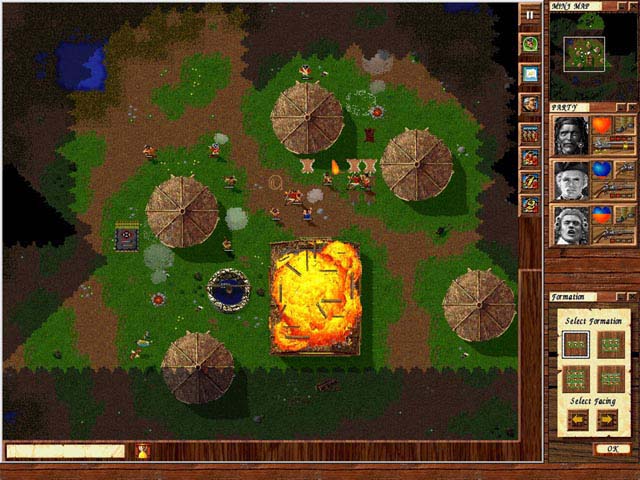Select the dark-haired party member portrait
The image size is (640, 480).
569,136
